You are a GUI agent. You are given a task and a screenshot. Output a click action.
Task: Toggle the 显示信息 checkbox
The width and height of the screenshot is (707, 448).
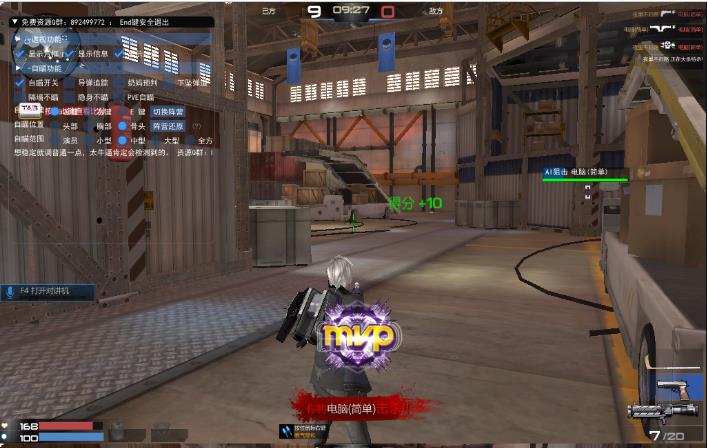click(70, 54)
